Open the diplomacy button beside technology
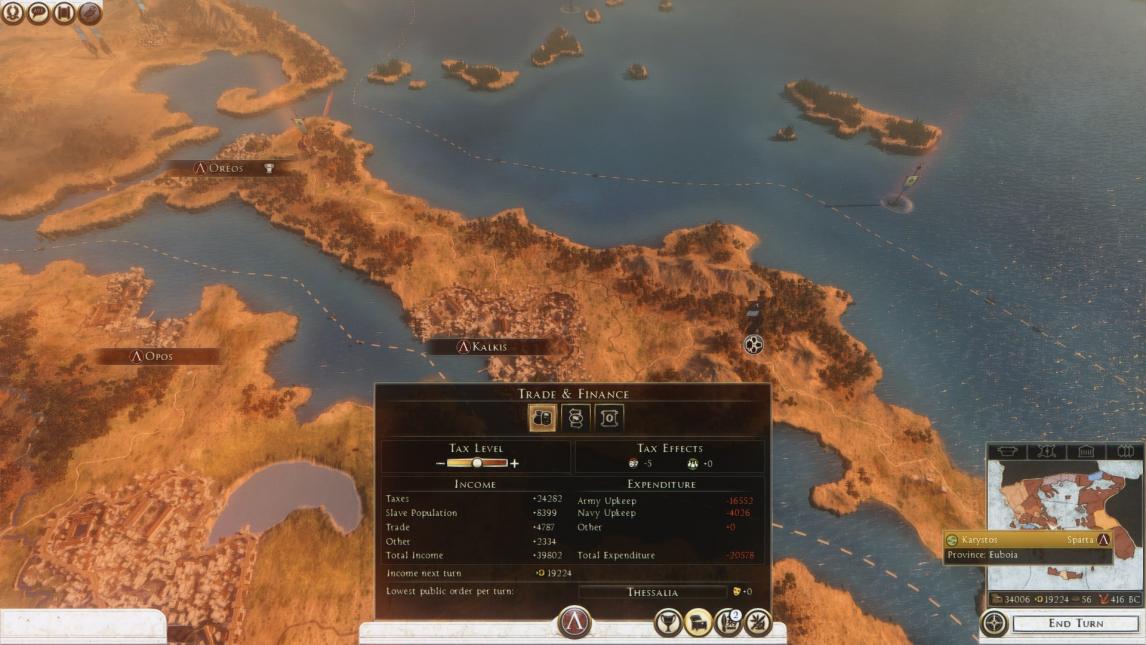 (x=758, y=622)
